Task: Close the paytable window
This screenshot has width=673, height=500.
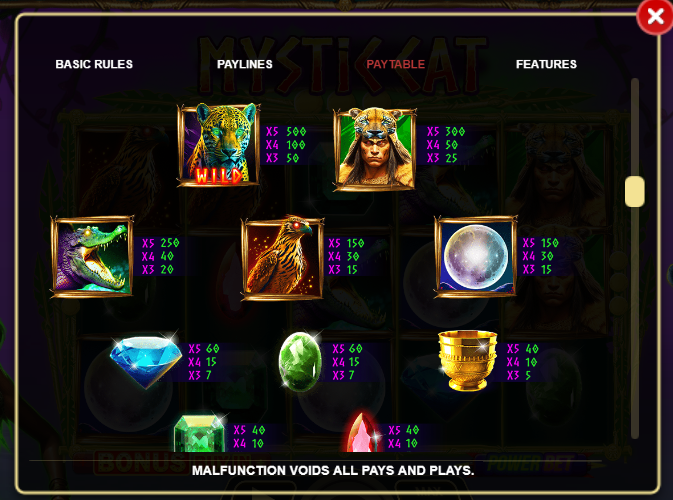Action: click(x=655, y=17)
